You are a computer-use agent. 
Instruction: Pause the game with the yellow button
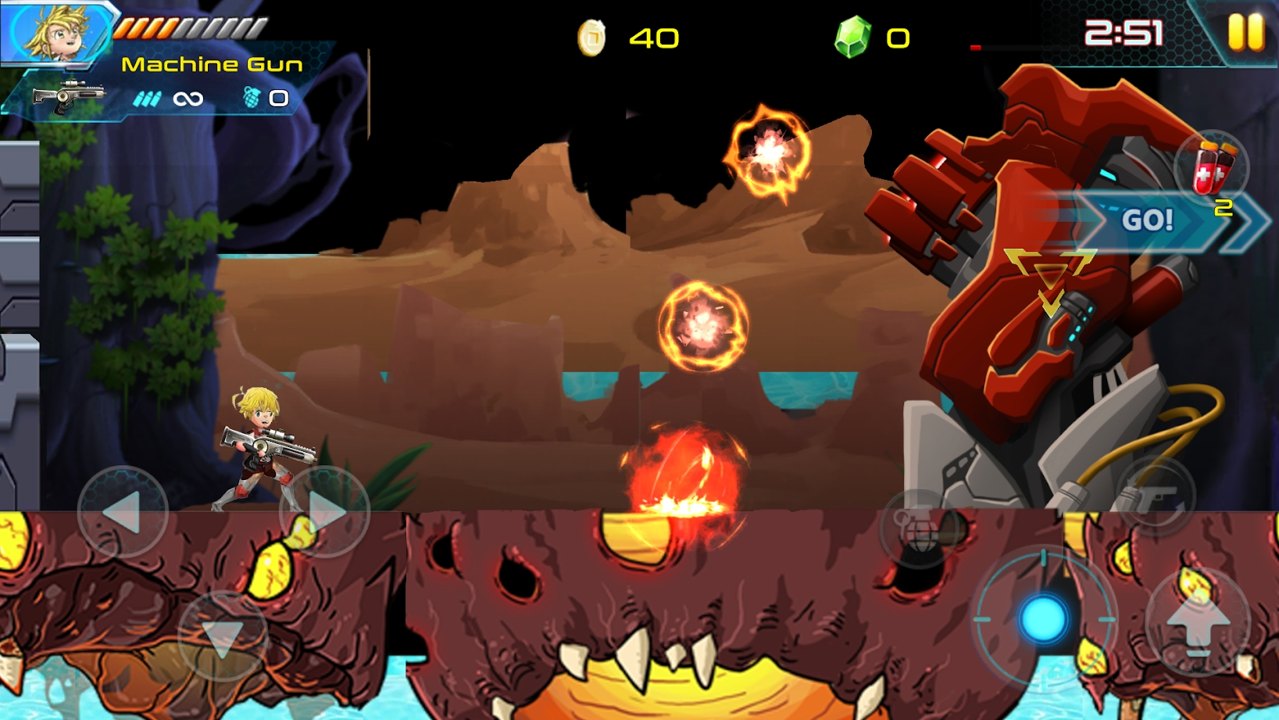tap(1246, 32)
